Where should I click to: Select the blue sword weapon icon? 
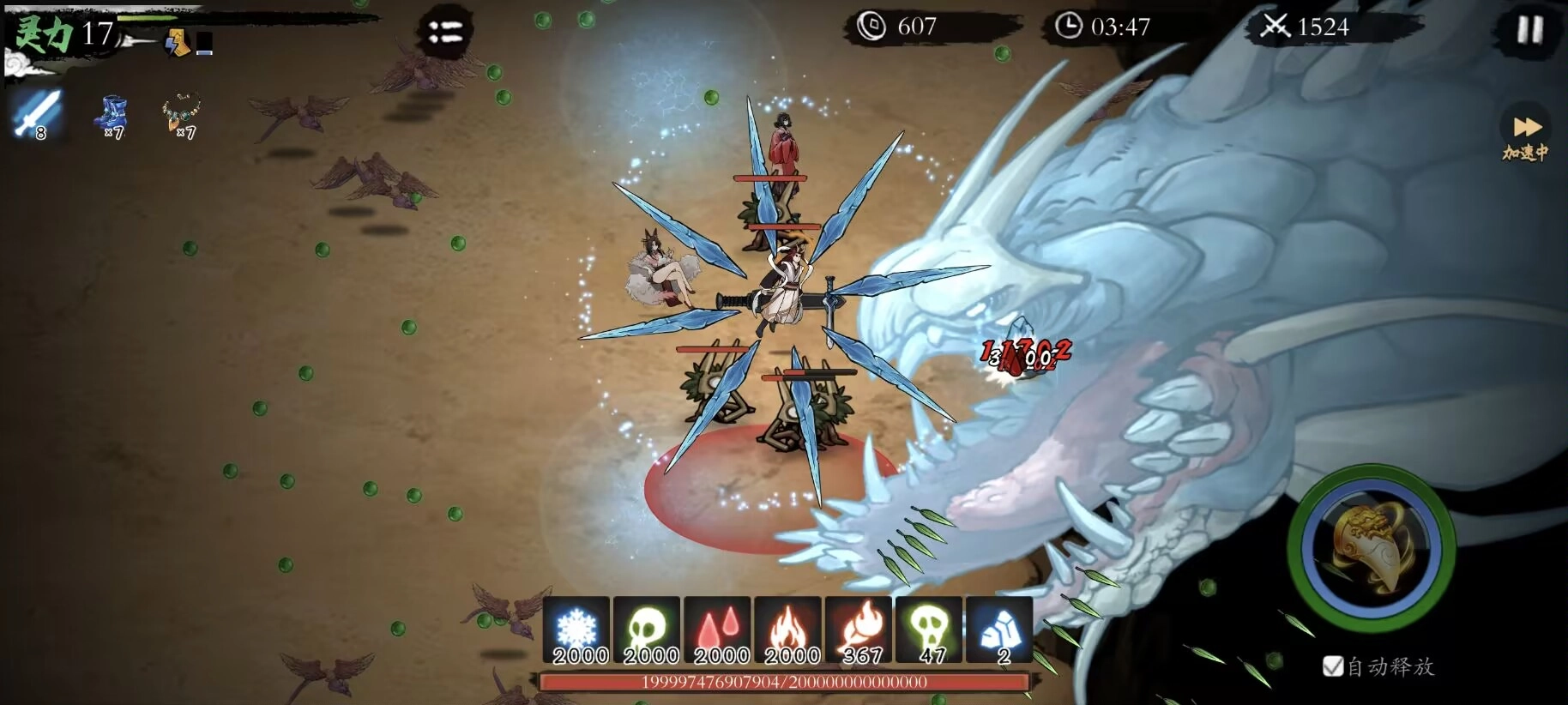(38, 114)
